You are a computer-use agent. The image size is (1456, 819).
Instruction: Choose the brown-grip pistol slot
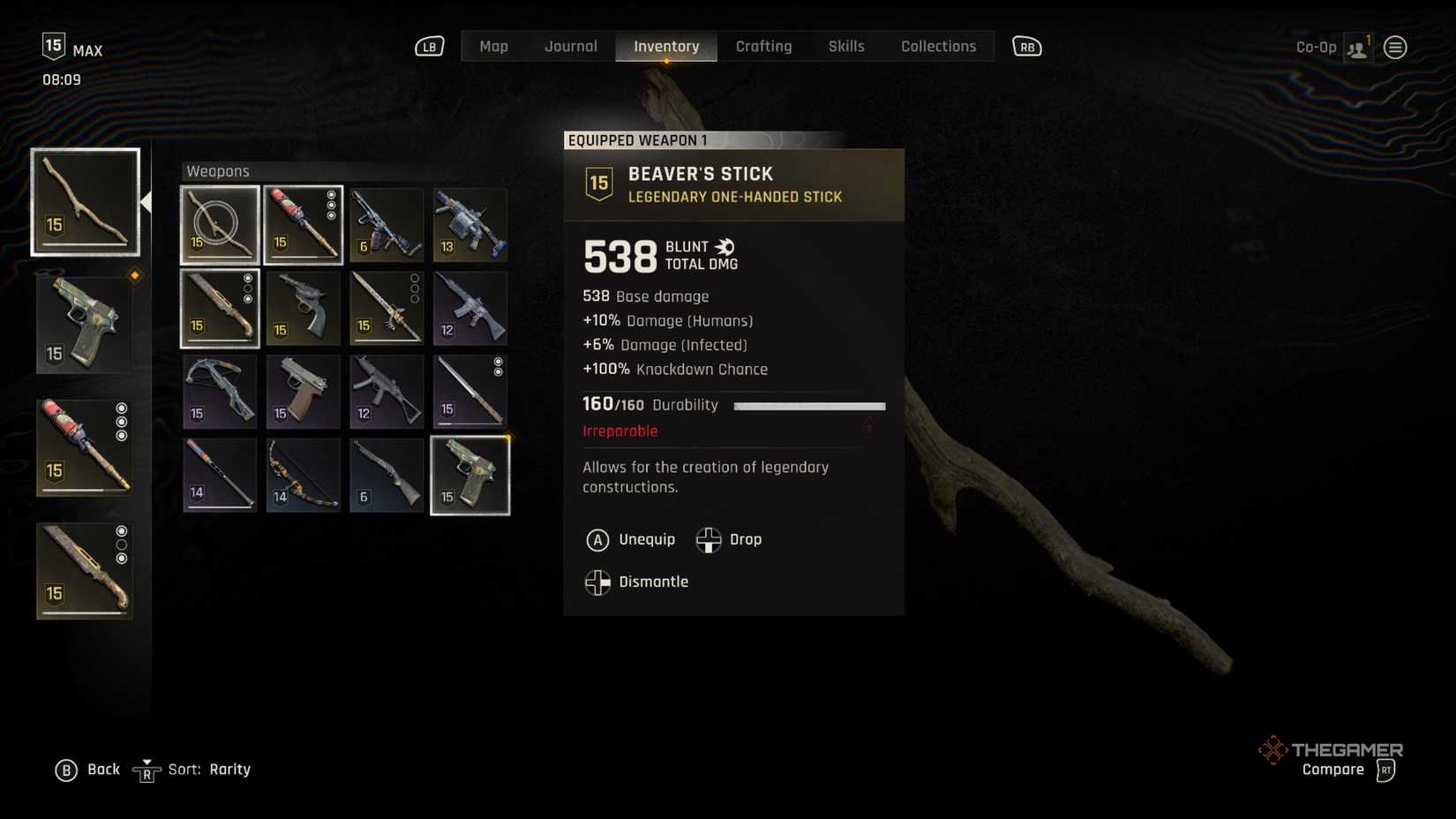(x=303, y=392)
